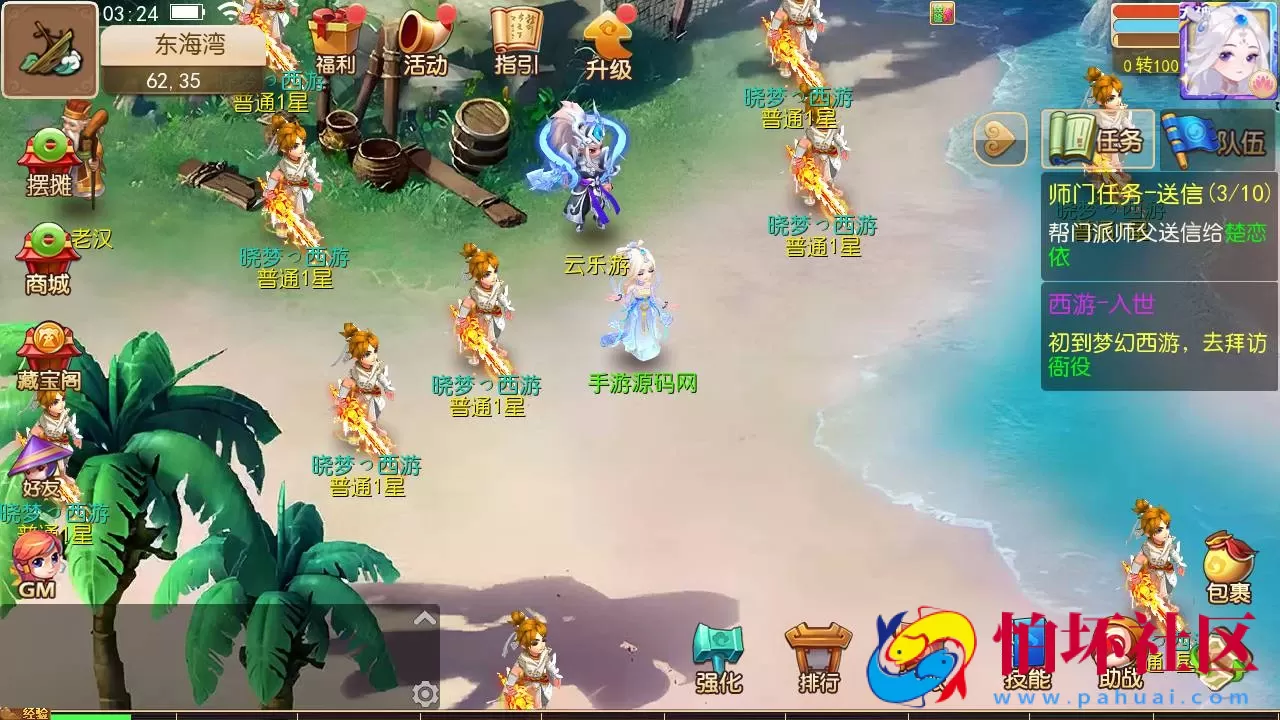Open the 排行 (rankings) icon
The height and width of the screenshot is (720, 1280).
(x=816, y=655)
